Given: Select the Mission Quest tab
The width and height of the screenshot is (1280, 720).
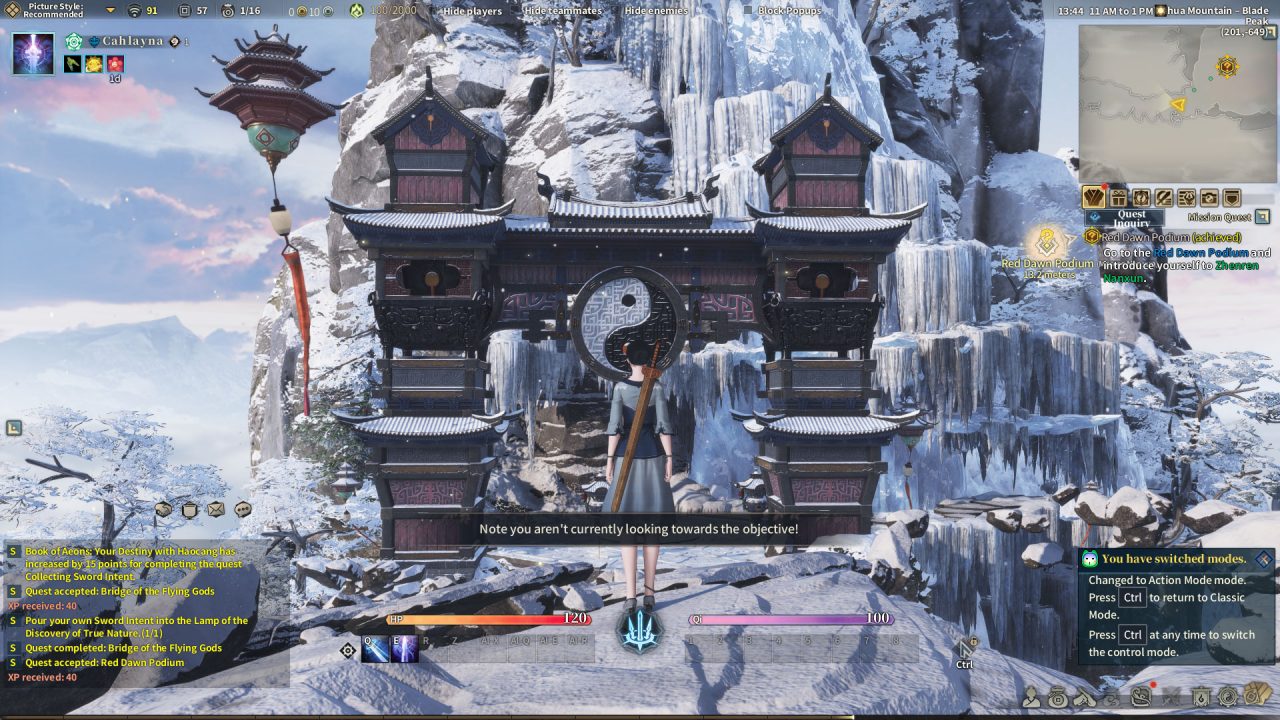Looking at the screenshot, I should (1219, 216).
